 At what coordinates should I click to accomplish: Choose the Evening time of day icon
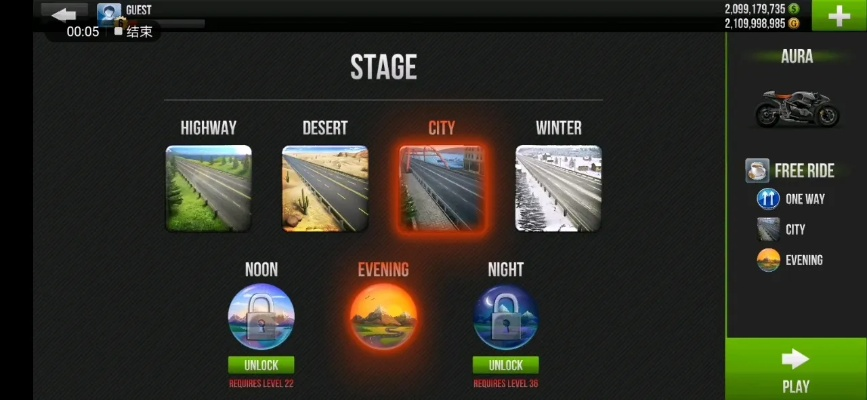[383, 317]
